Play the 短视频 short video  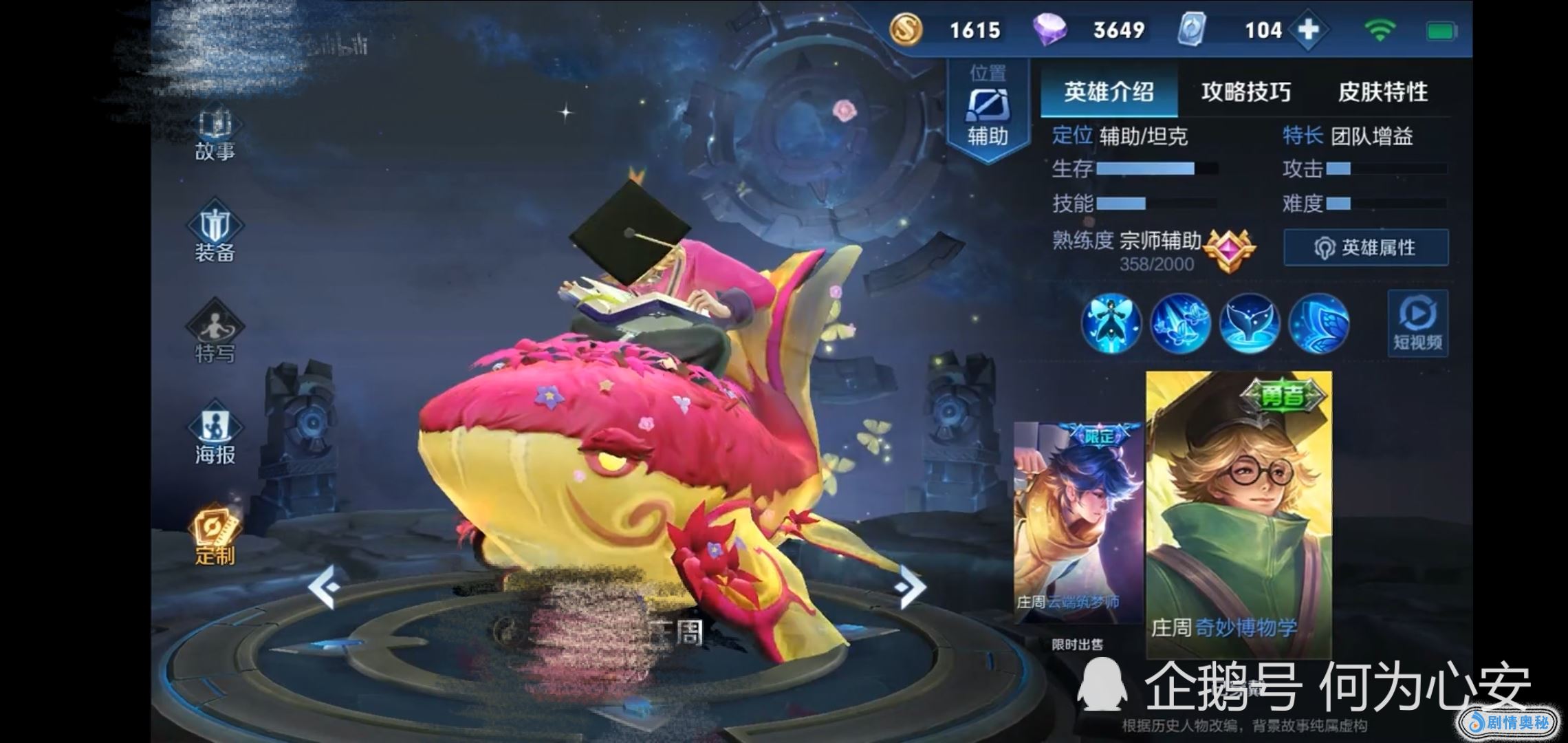pos(1417,323)
